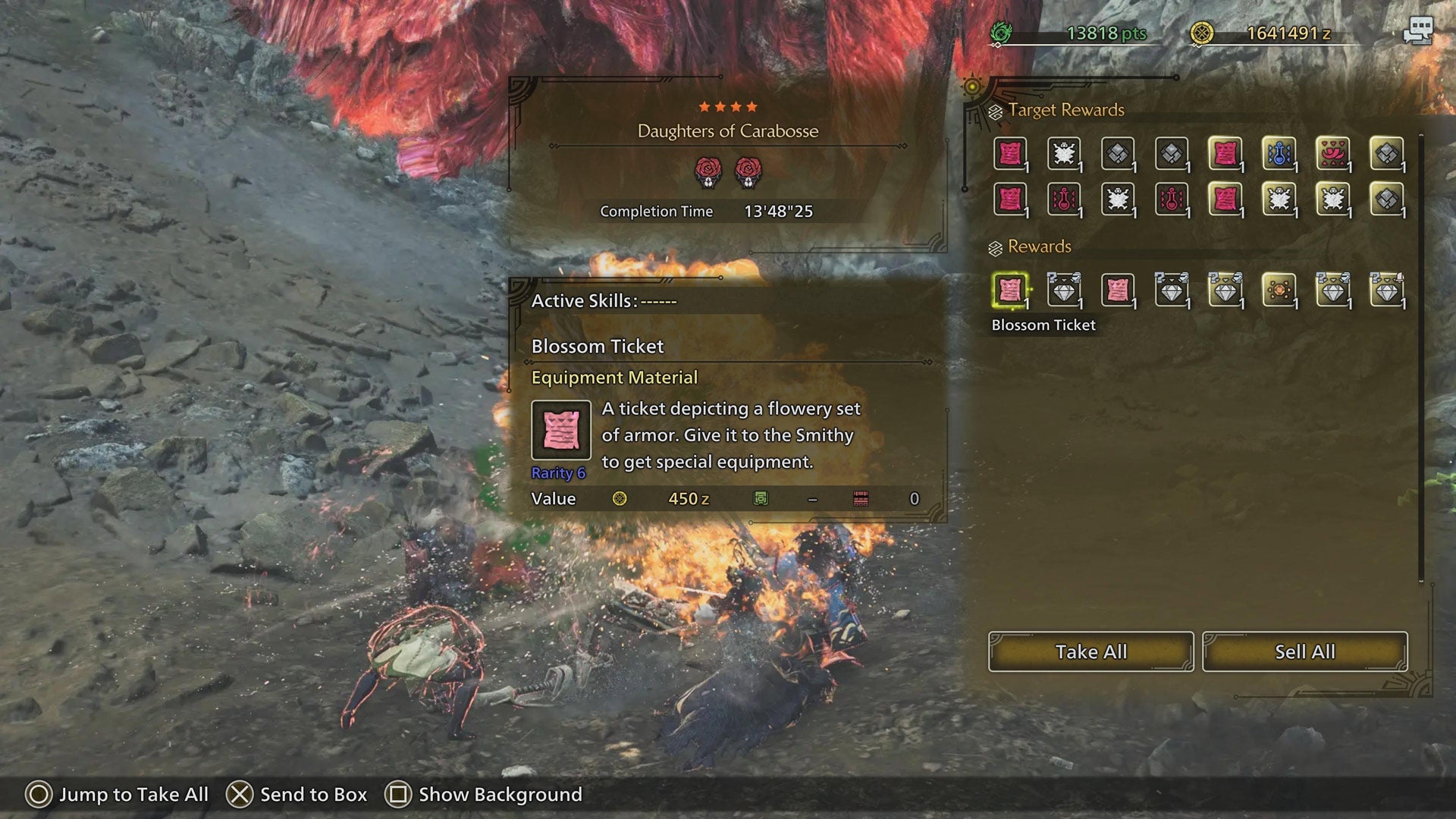
Task: Click the first mystery gemstone reward icon
Action: click(x=1065, y=290)
